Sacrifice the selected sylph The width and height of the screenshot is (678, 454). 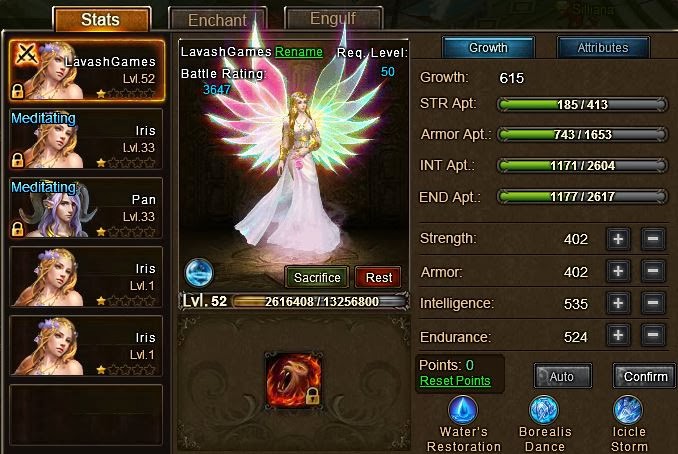pos(317,277)
